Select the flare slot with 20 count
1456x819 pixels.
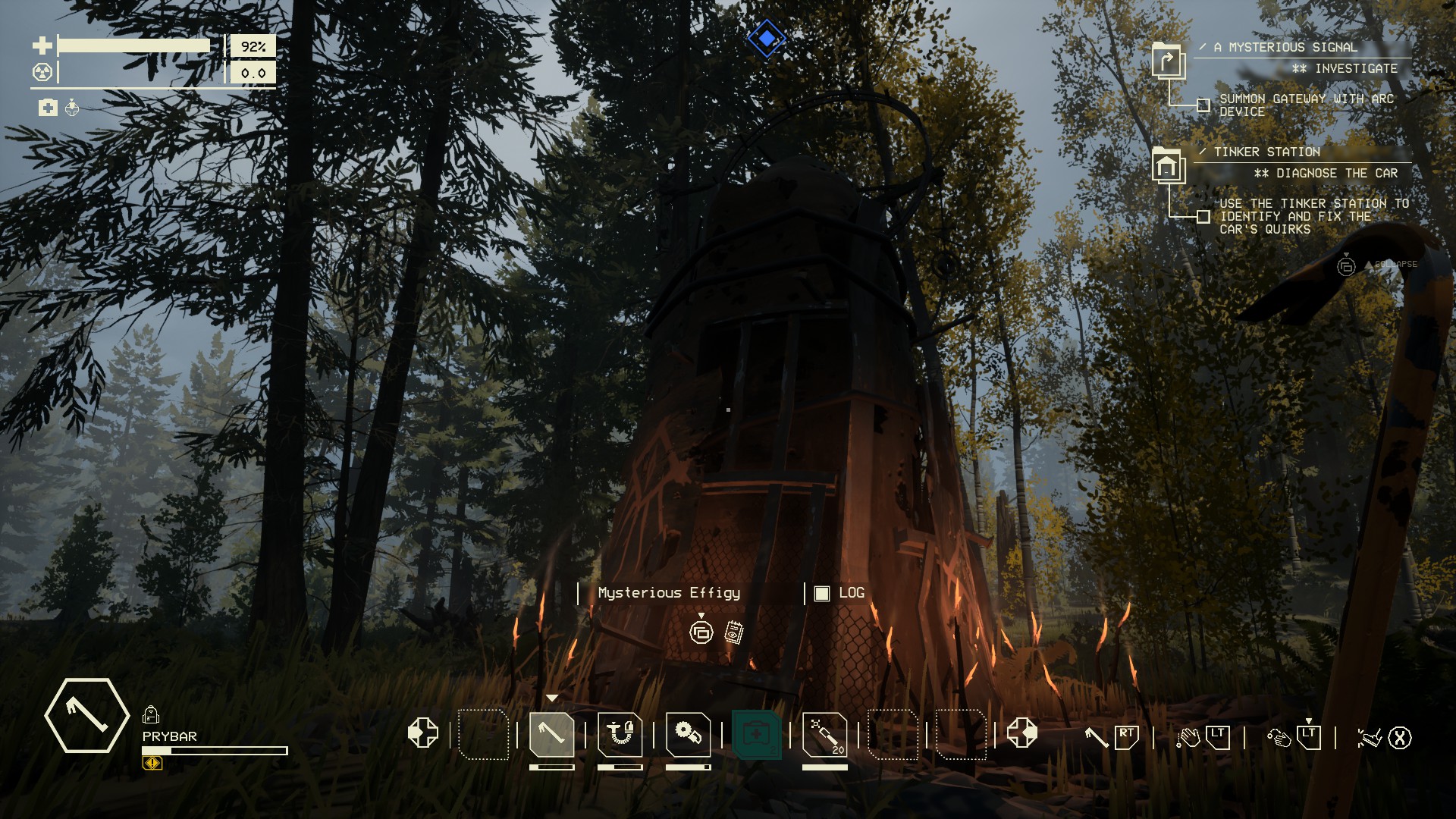pyautogui.click(x=824, y=734)
